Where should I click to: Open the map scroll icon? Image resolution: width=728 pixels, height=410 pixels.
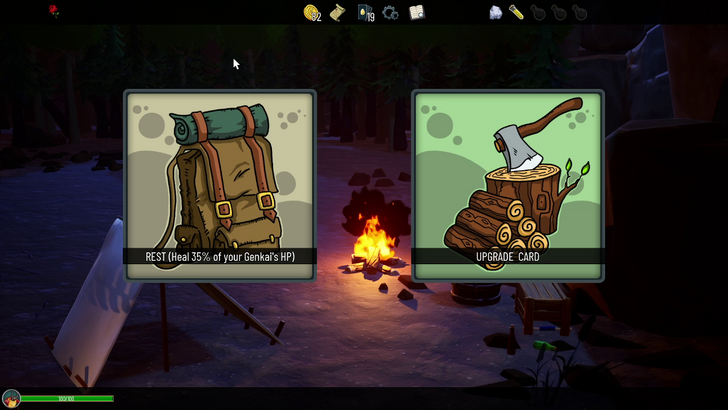tap(338, 12)
